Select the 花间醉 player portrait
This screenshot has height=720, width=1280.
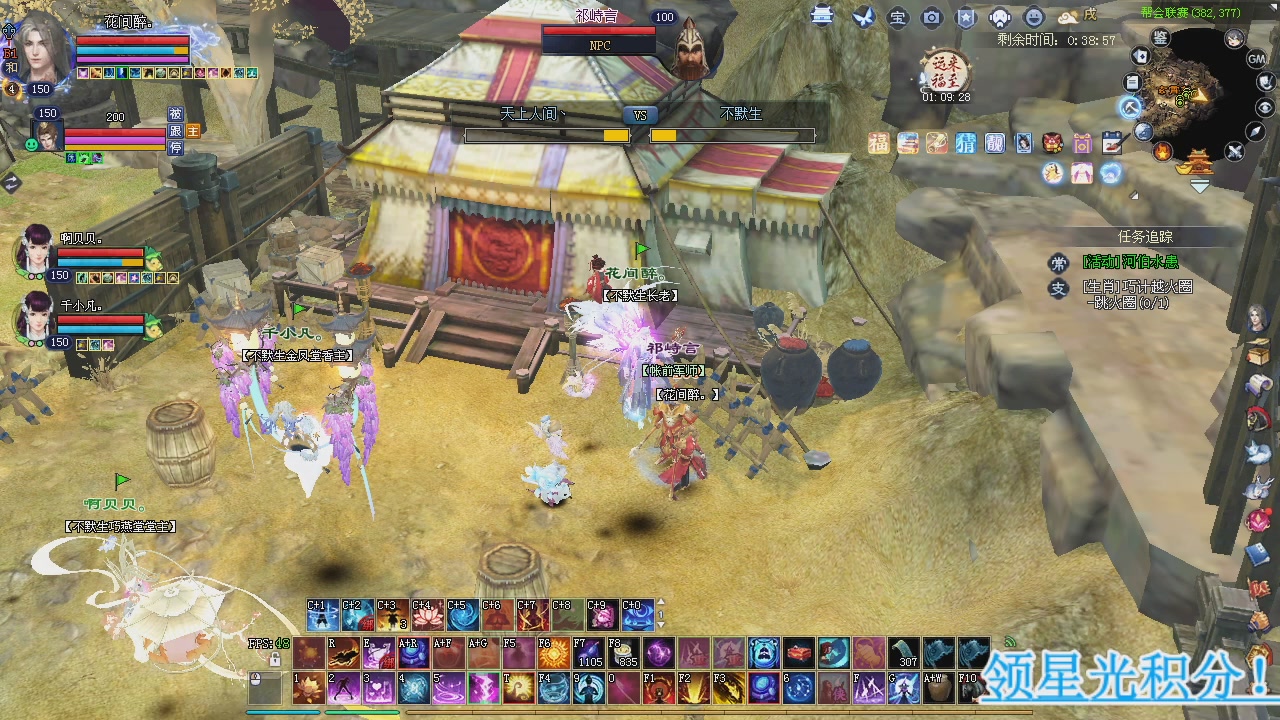click(42, 45)
